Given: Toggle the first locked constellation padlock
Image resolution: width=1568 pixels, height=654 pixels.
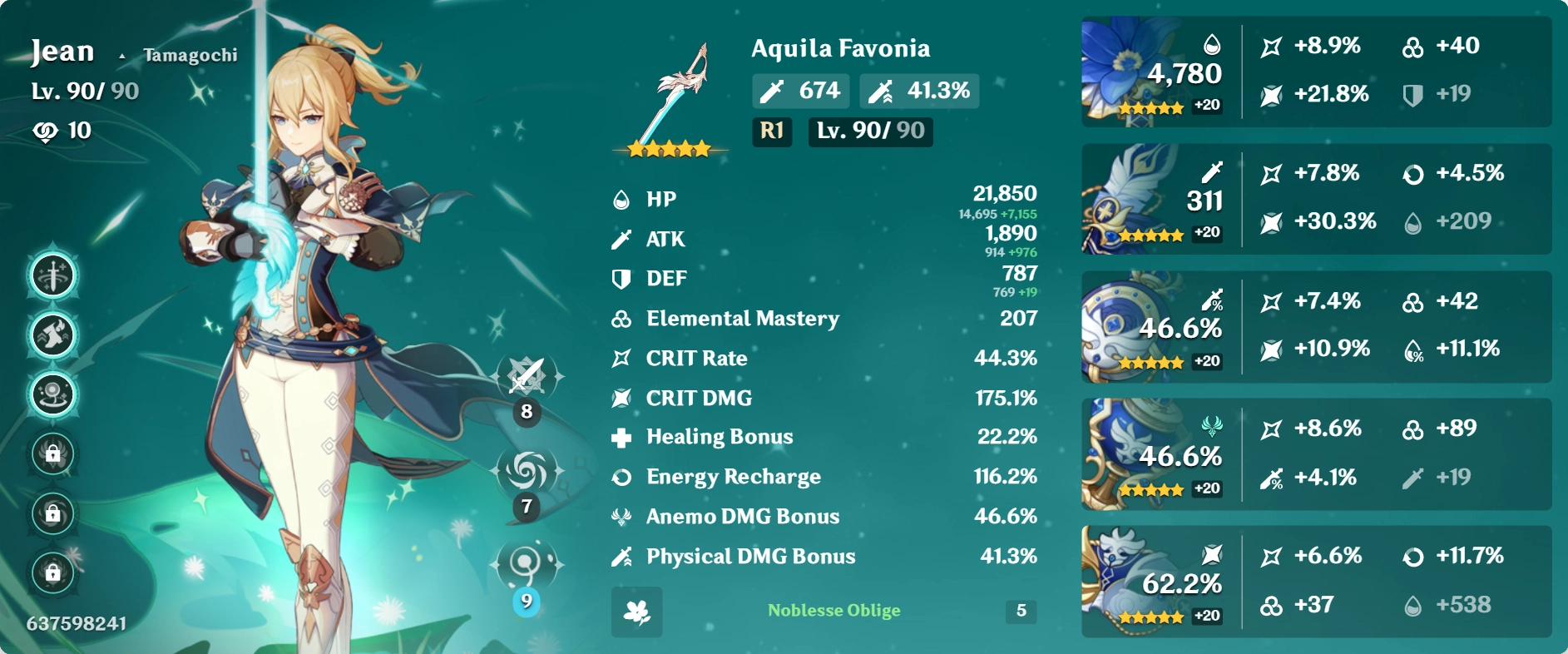Looking at the screenshot, I should pyautogui.click(x=52, y=455).
